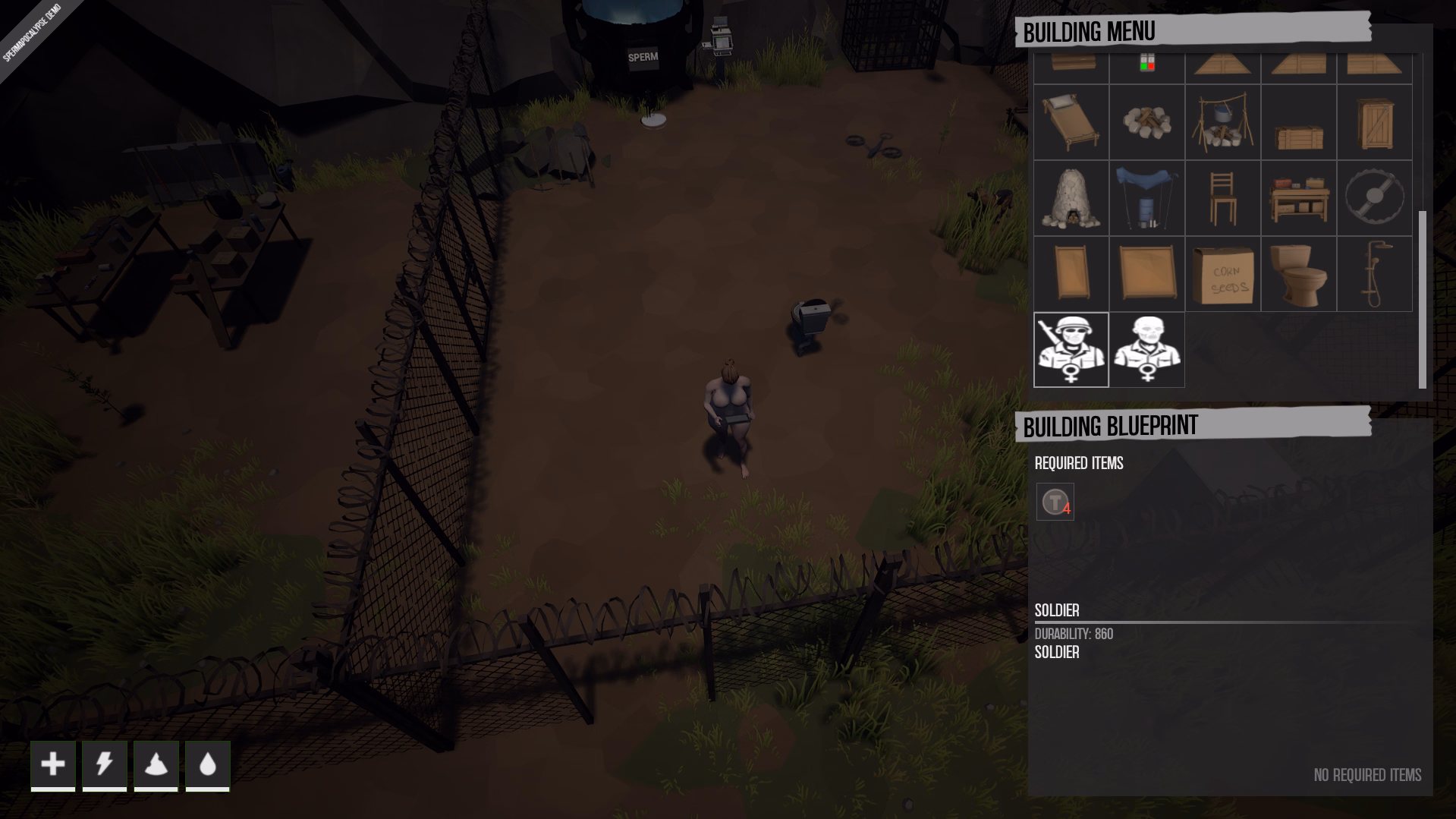Viewport: 1456px width, 819px height.
Task: Select the wooden storage crate blueprint
Action: point(1298,122)
